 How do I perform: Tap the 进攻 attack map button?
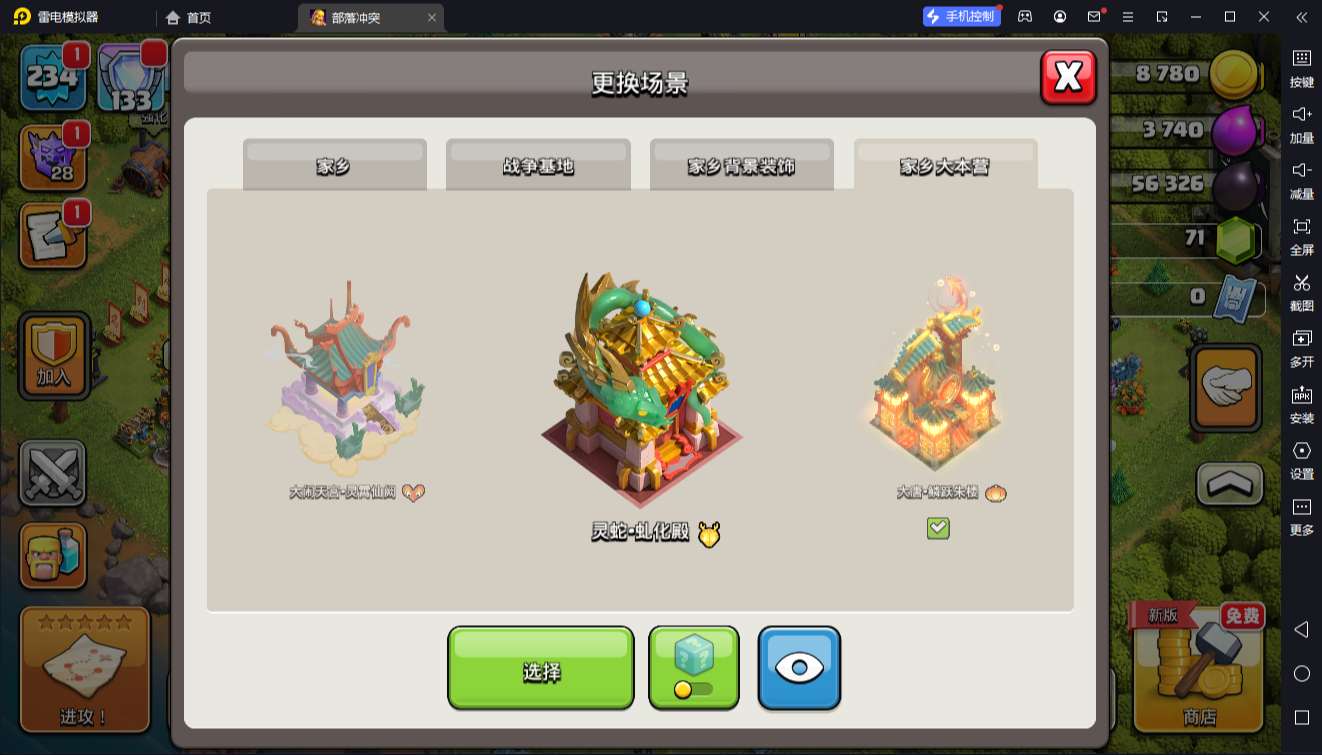pyautogui.click(x=85, y=668)
